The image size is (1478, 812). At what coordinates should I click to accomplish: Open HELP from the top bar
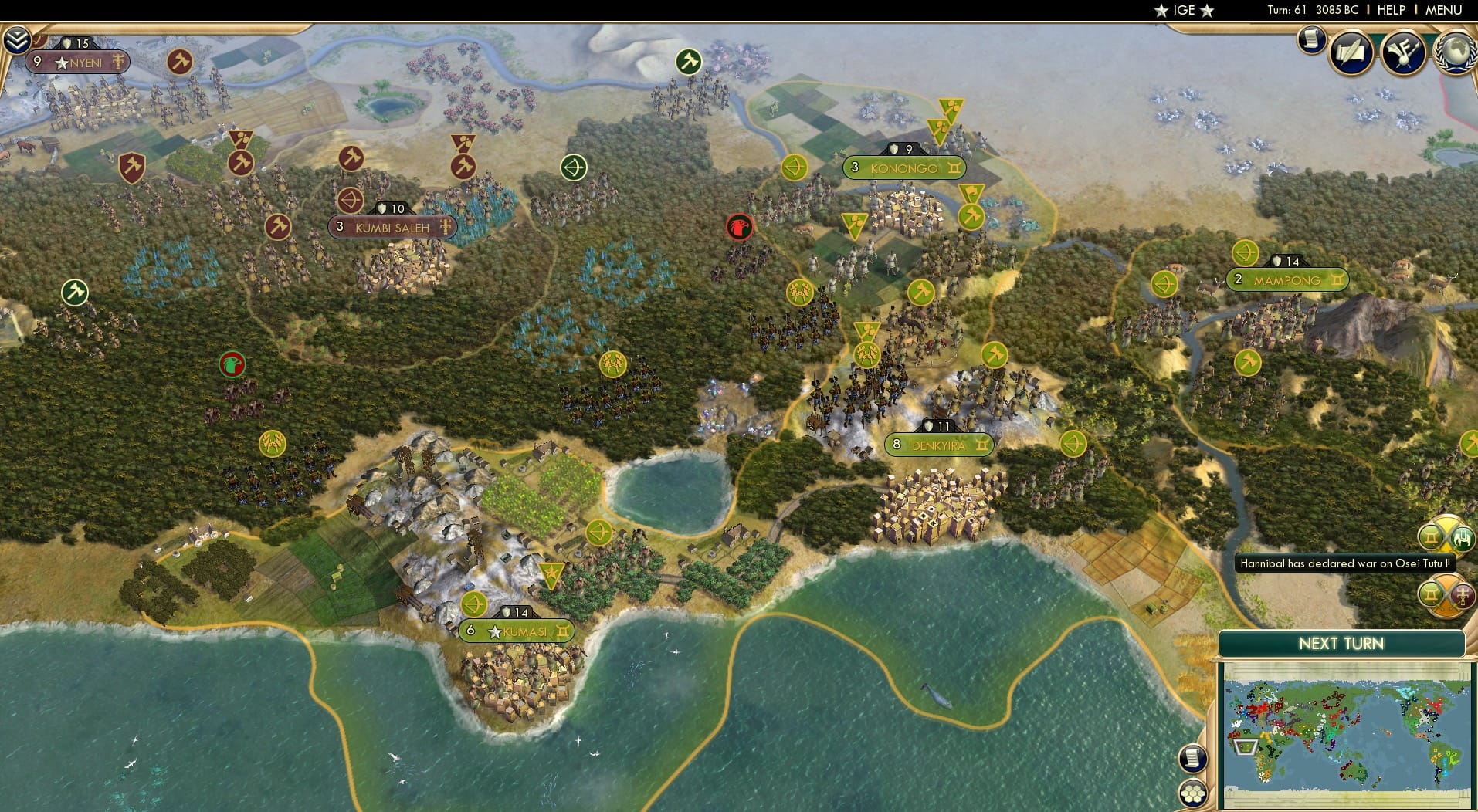point(1390,10)
